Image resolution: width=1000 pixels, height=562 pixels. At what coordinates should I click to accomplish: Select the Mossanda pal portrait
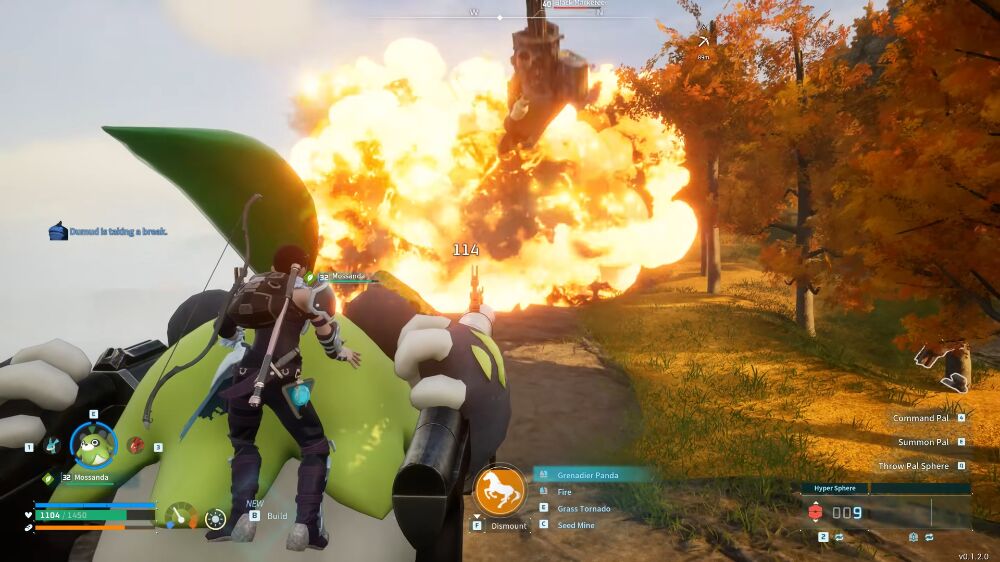pos(93,445)
